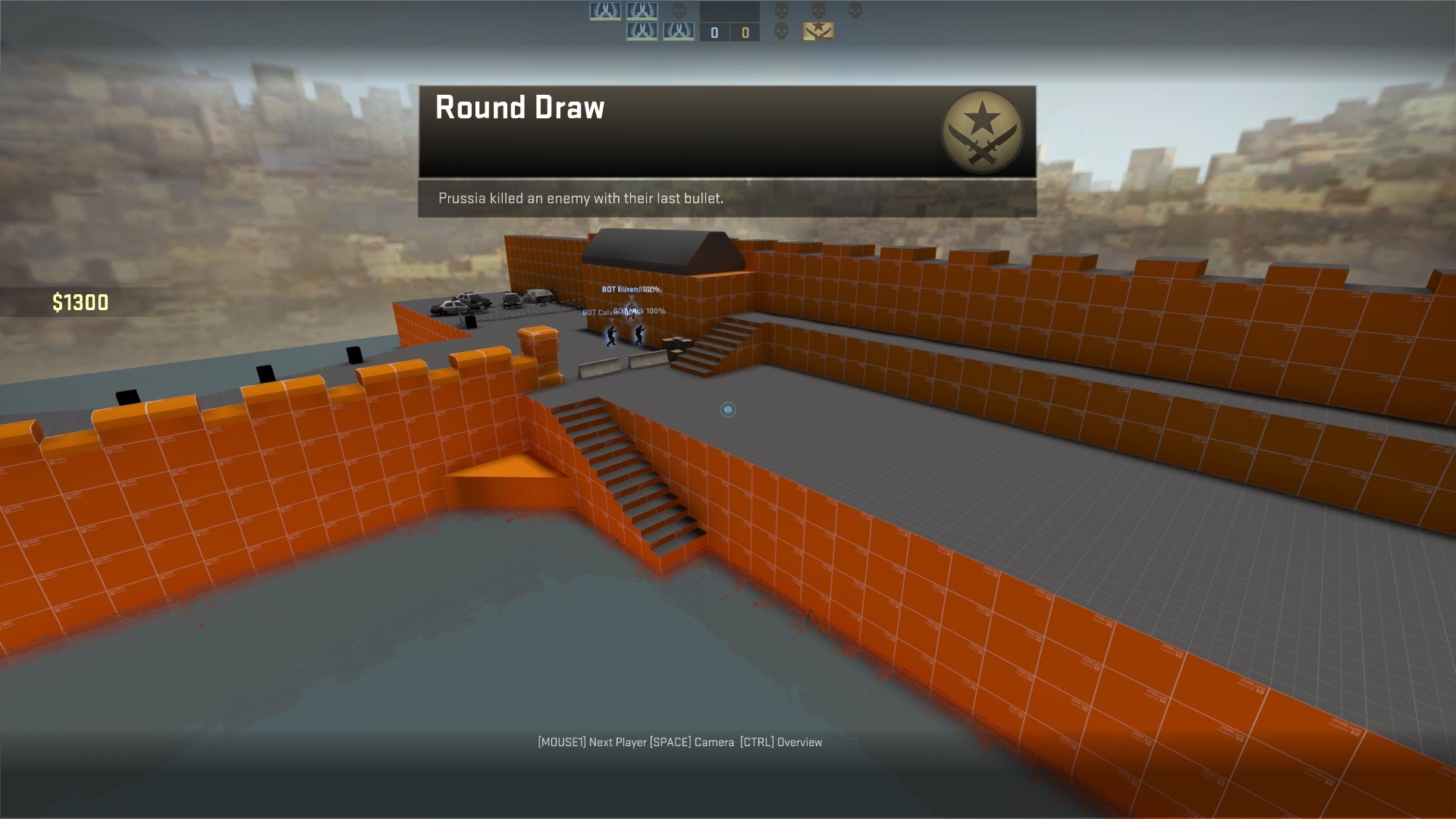Select the first CT player avatar top left
Image resolution: width=1456 pixels, height=819 pixels.
pyautogui.click(x=605, y=11)
